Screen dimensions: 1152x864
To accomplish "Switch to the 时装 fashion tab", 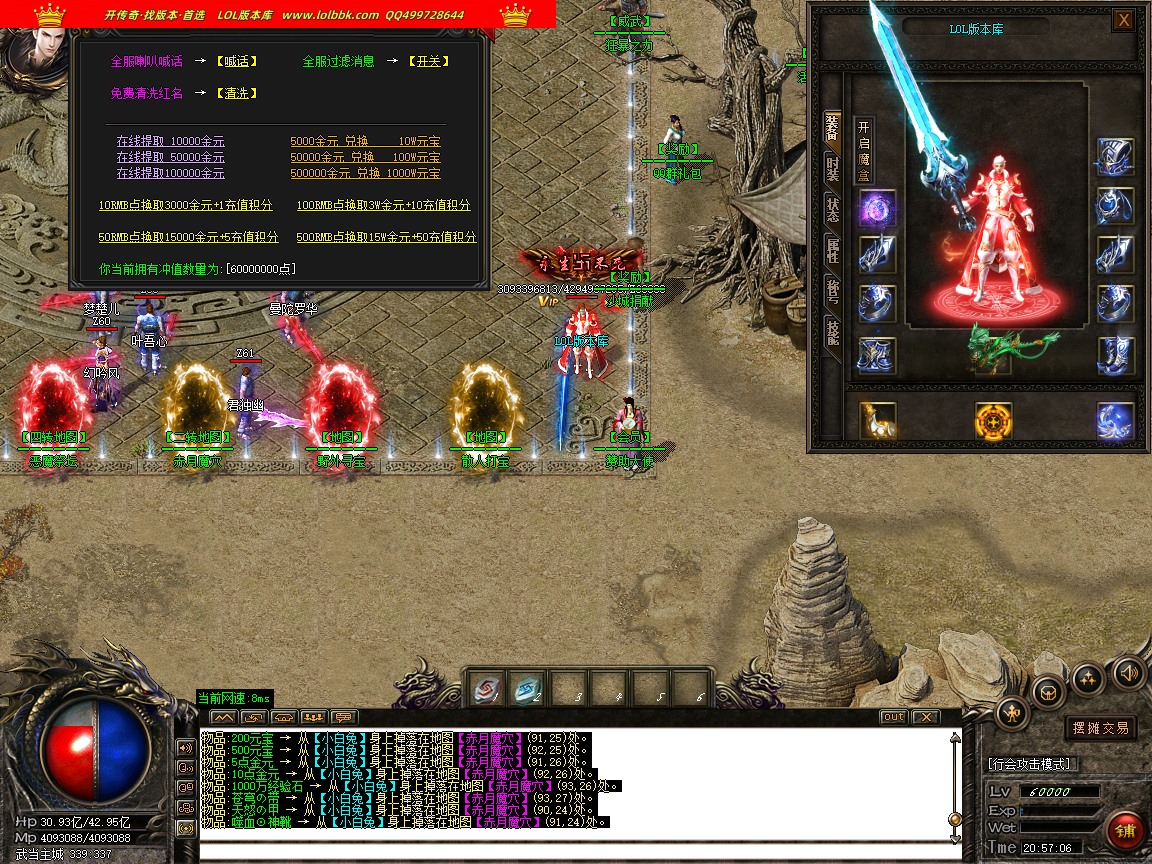I will [832, 167].
